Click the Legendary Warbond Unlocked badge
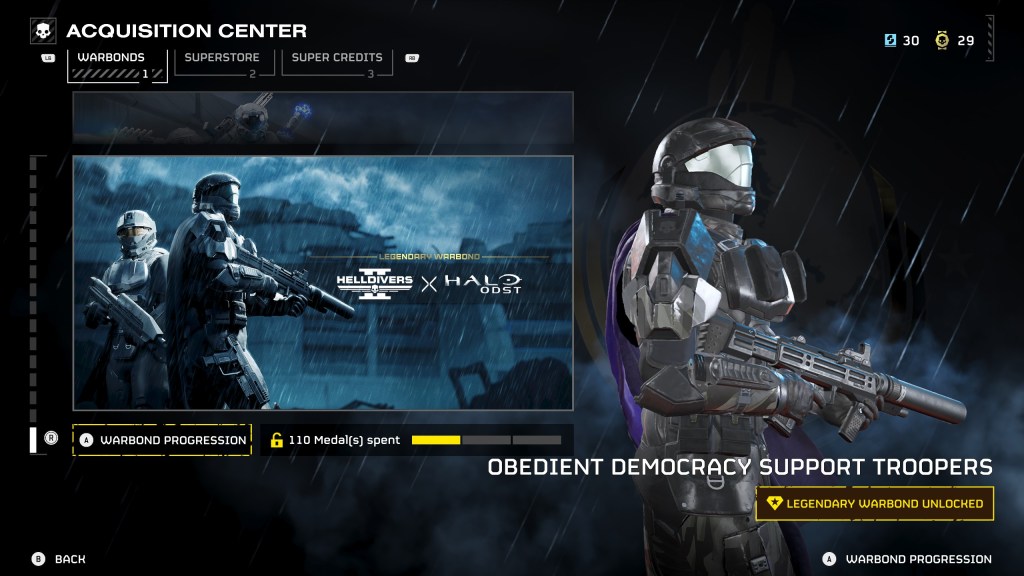 [875, 504]
